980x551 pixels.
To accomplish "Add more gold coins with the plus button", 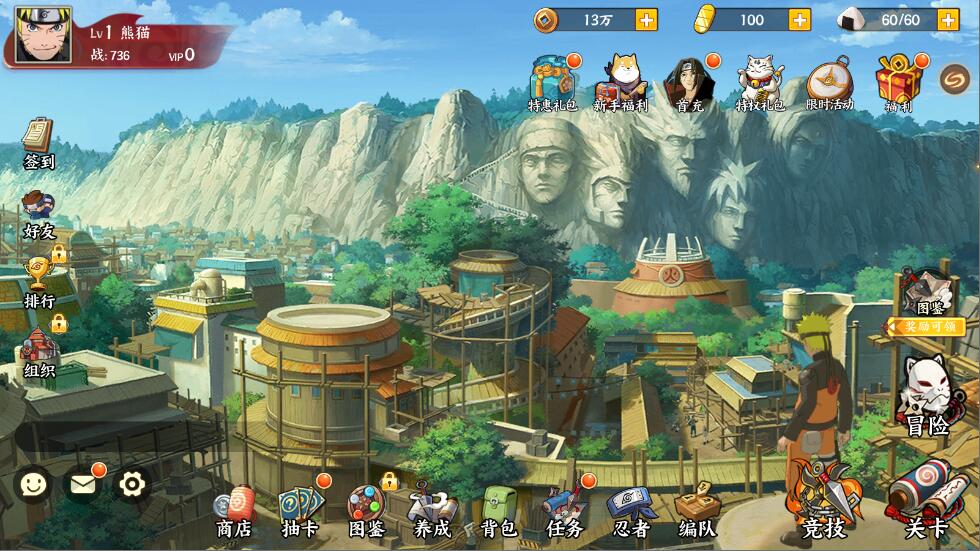I will click(x=647, y=19).
